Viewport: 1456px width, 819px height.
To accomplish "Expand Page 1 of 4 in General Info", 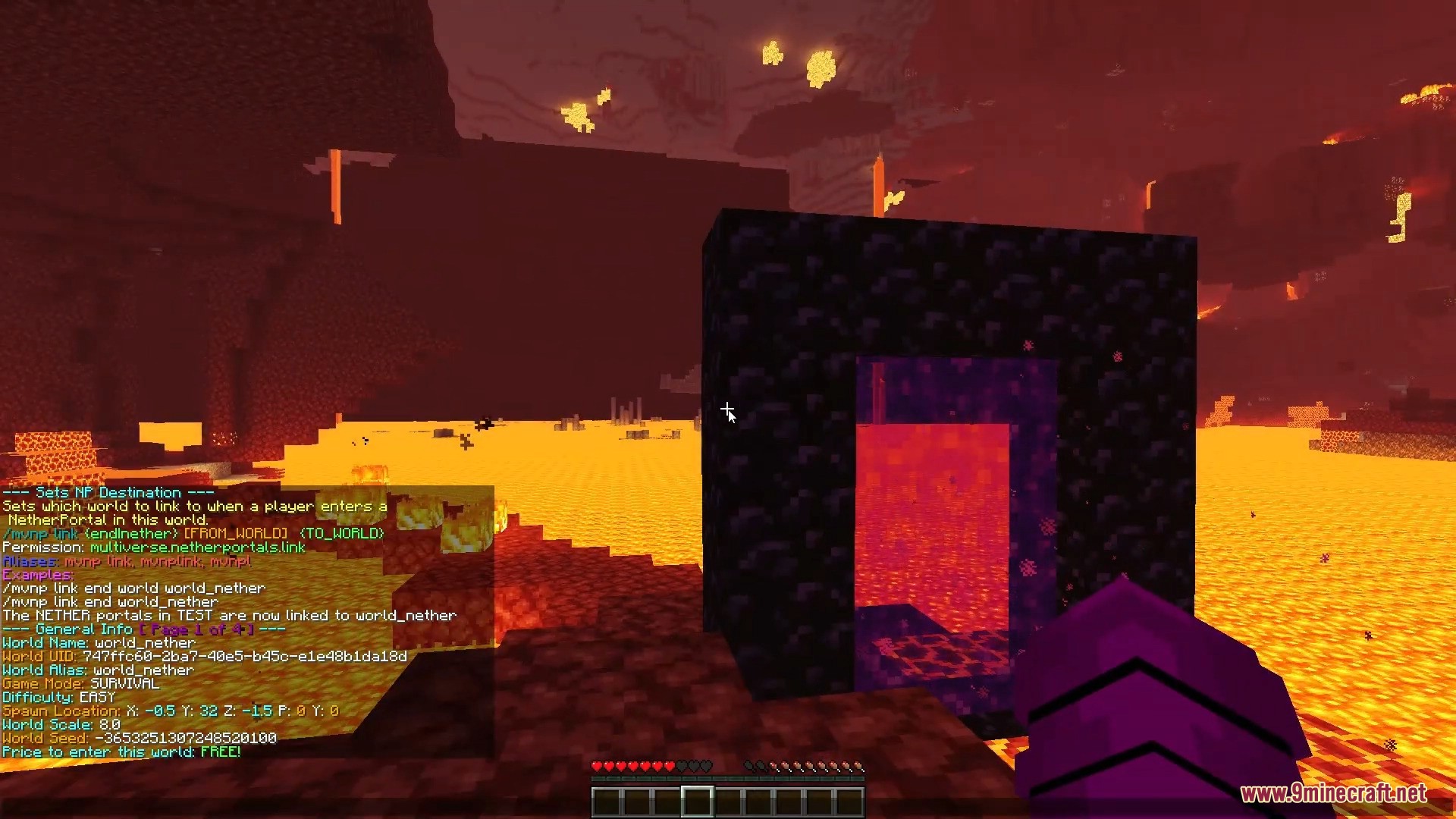I will pyautogui.click(x=197, y=629).
